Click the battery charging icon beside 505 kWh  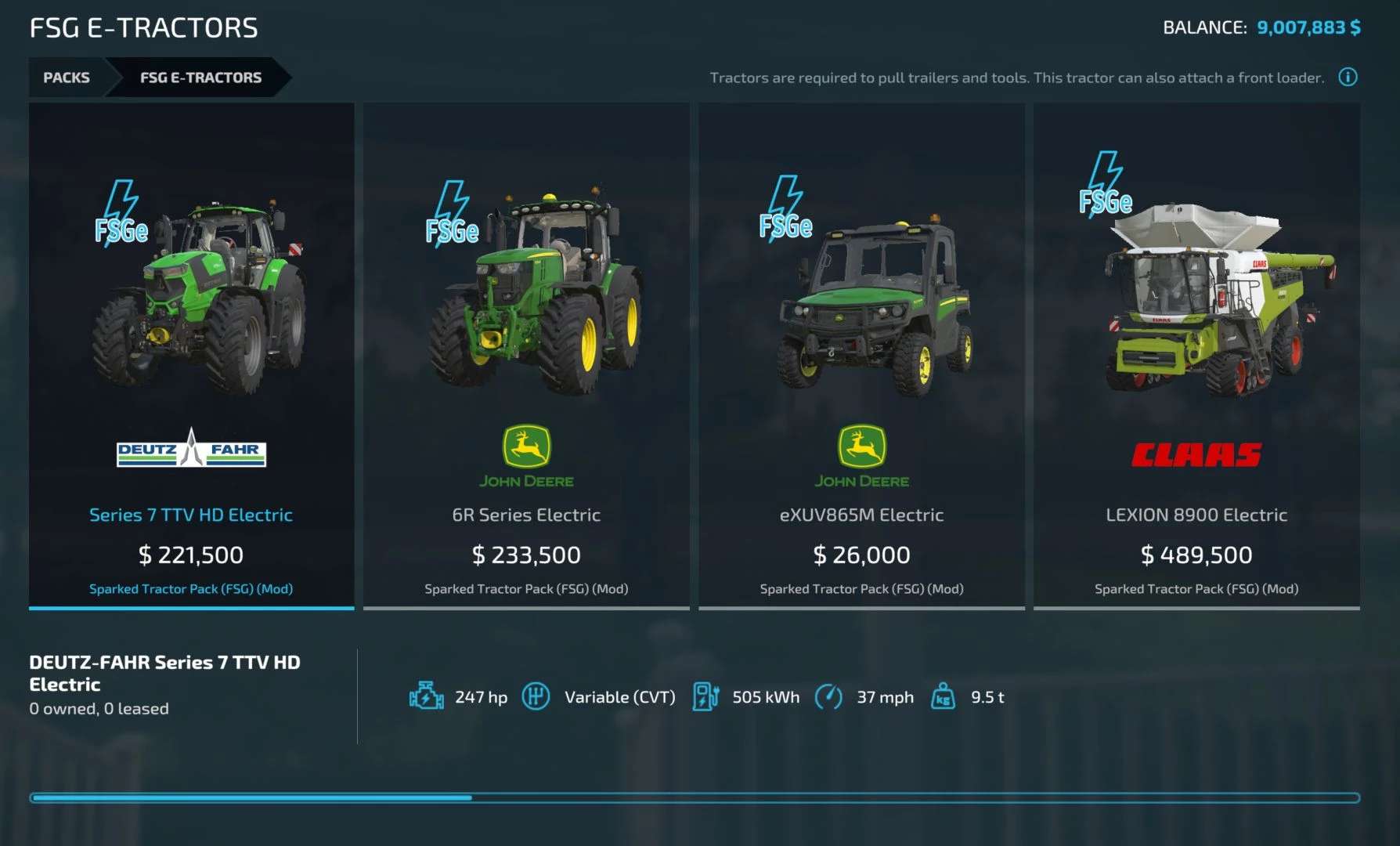(707, 696)
